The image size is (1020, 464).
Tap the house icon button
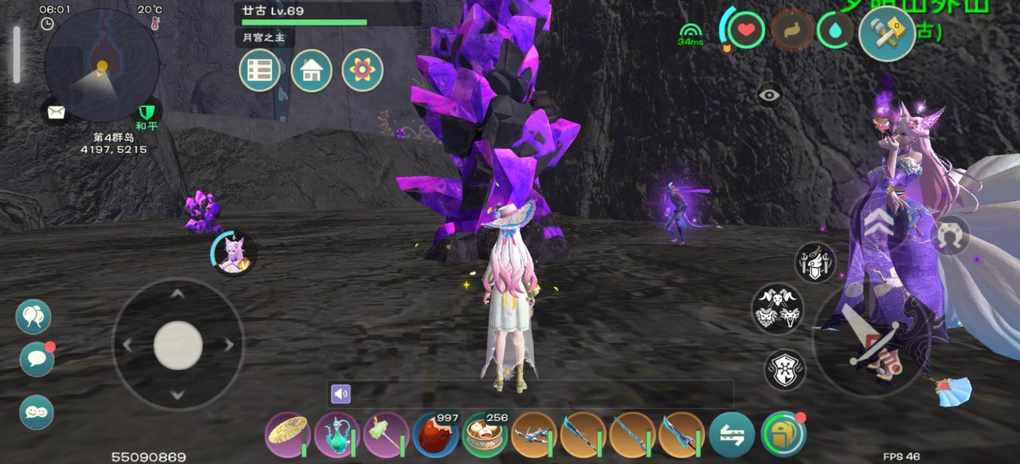311,71
